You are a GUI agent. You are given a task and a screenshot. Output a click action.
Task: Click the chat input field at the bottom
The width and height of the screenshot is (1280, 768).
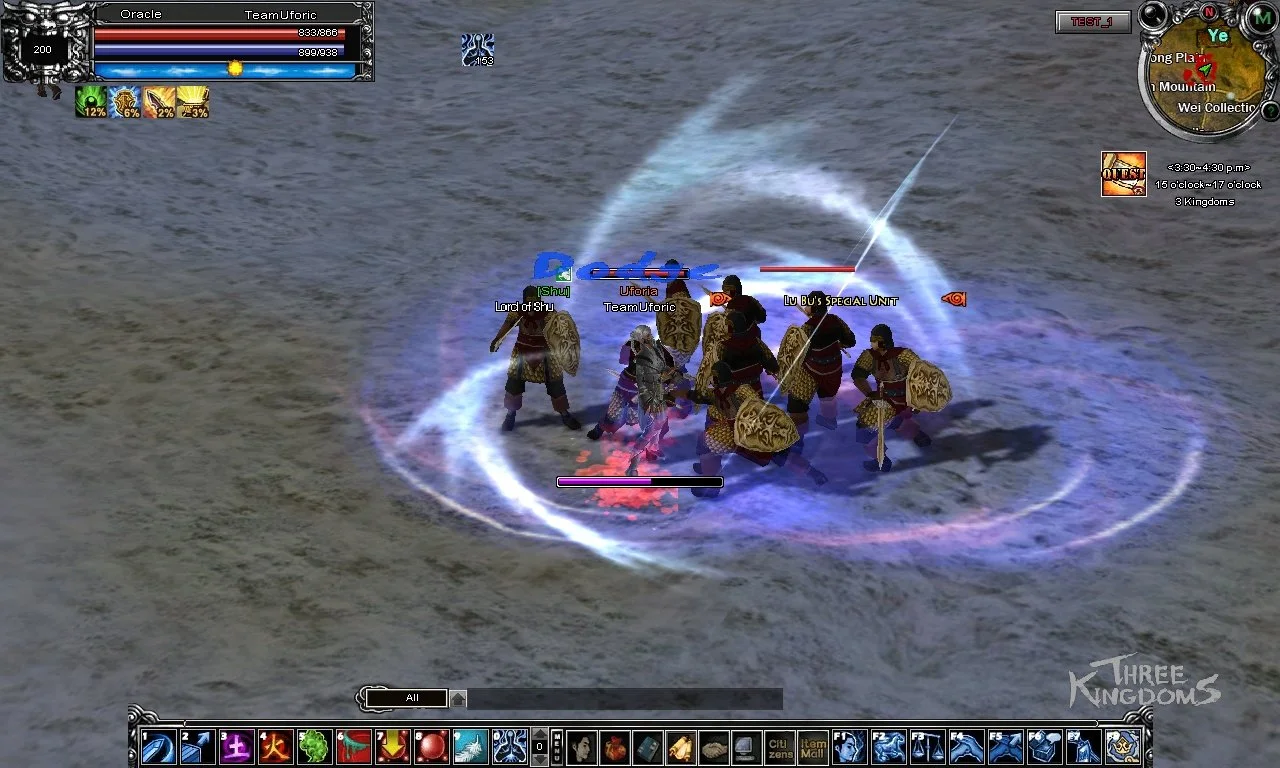click(x=620, y=698)
